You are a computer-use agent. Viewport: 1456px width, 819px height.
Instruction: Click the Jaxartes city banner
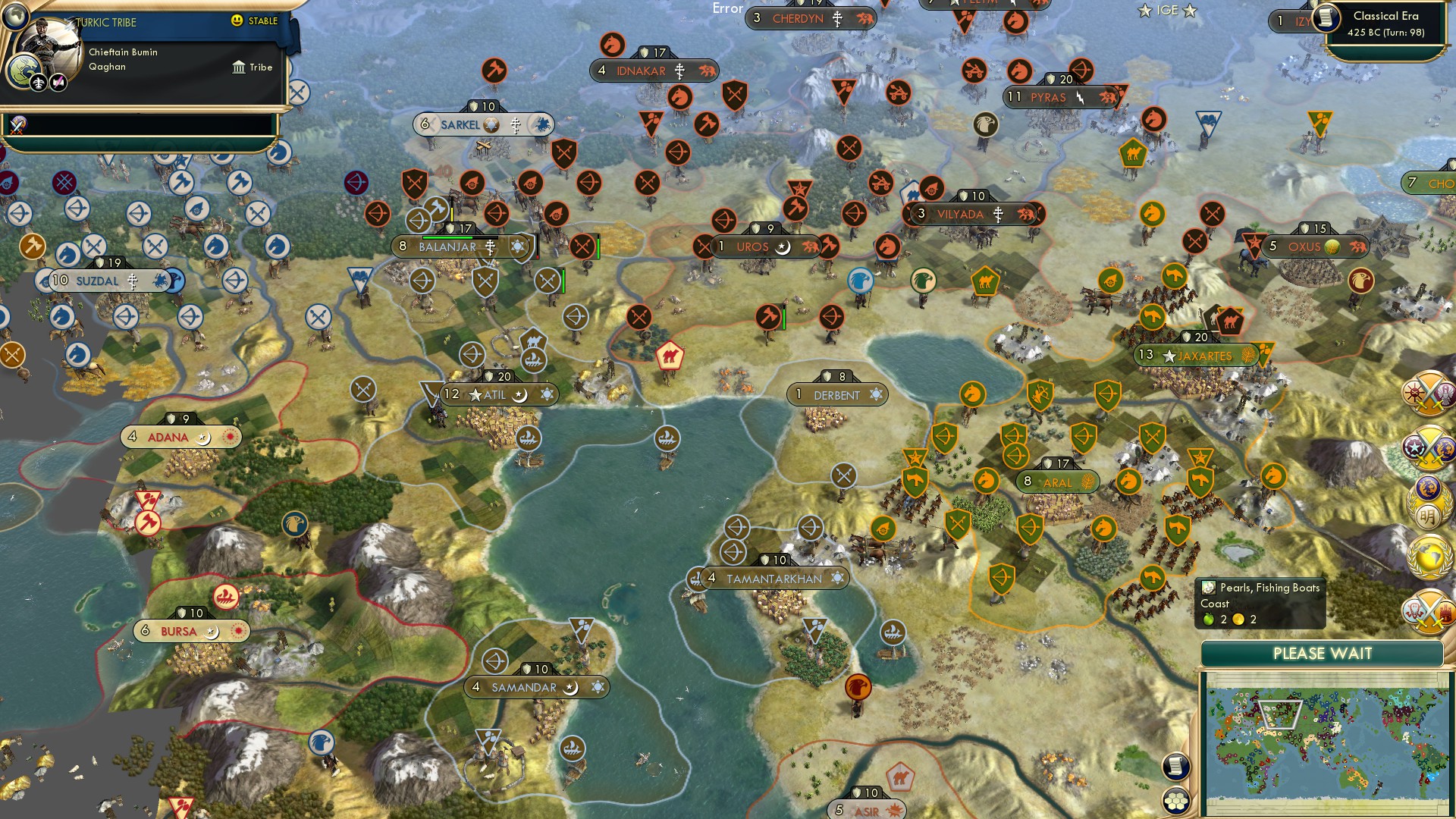tap(1197, 354)
